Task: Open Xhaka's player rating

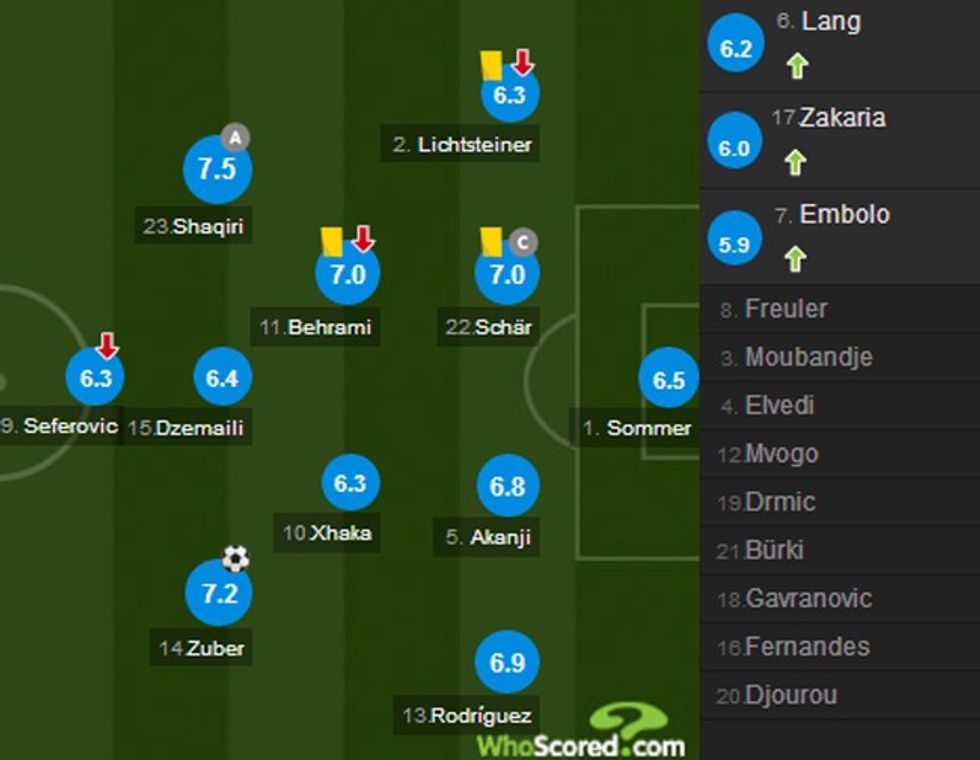Action: [350, 483]
